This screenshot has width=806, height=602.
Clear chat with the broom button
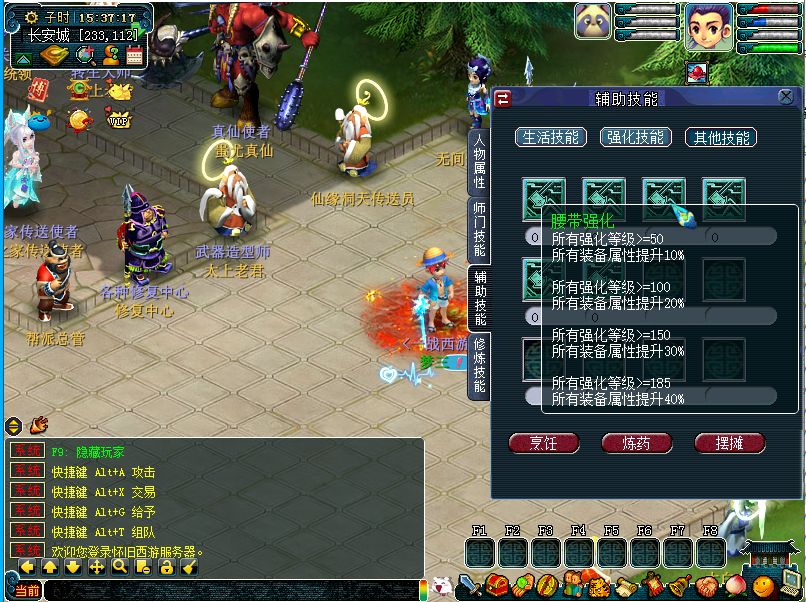189,567
